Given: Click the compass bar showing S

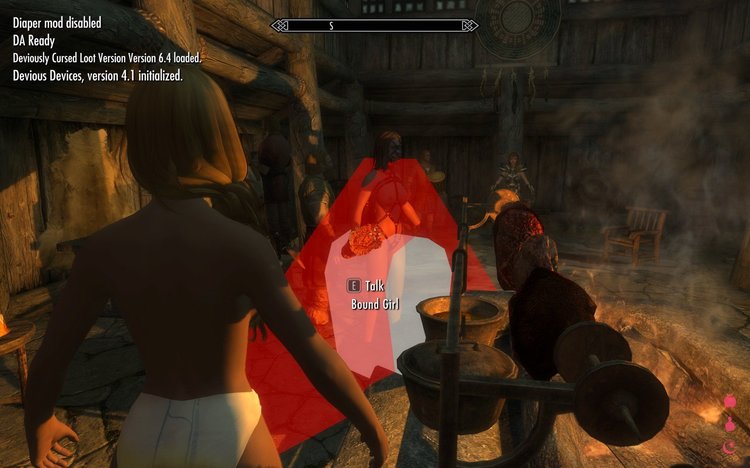Looking at the screenshot, I should point(373,25).
